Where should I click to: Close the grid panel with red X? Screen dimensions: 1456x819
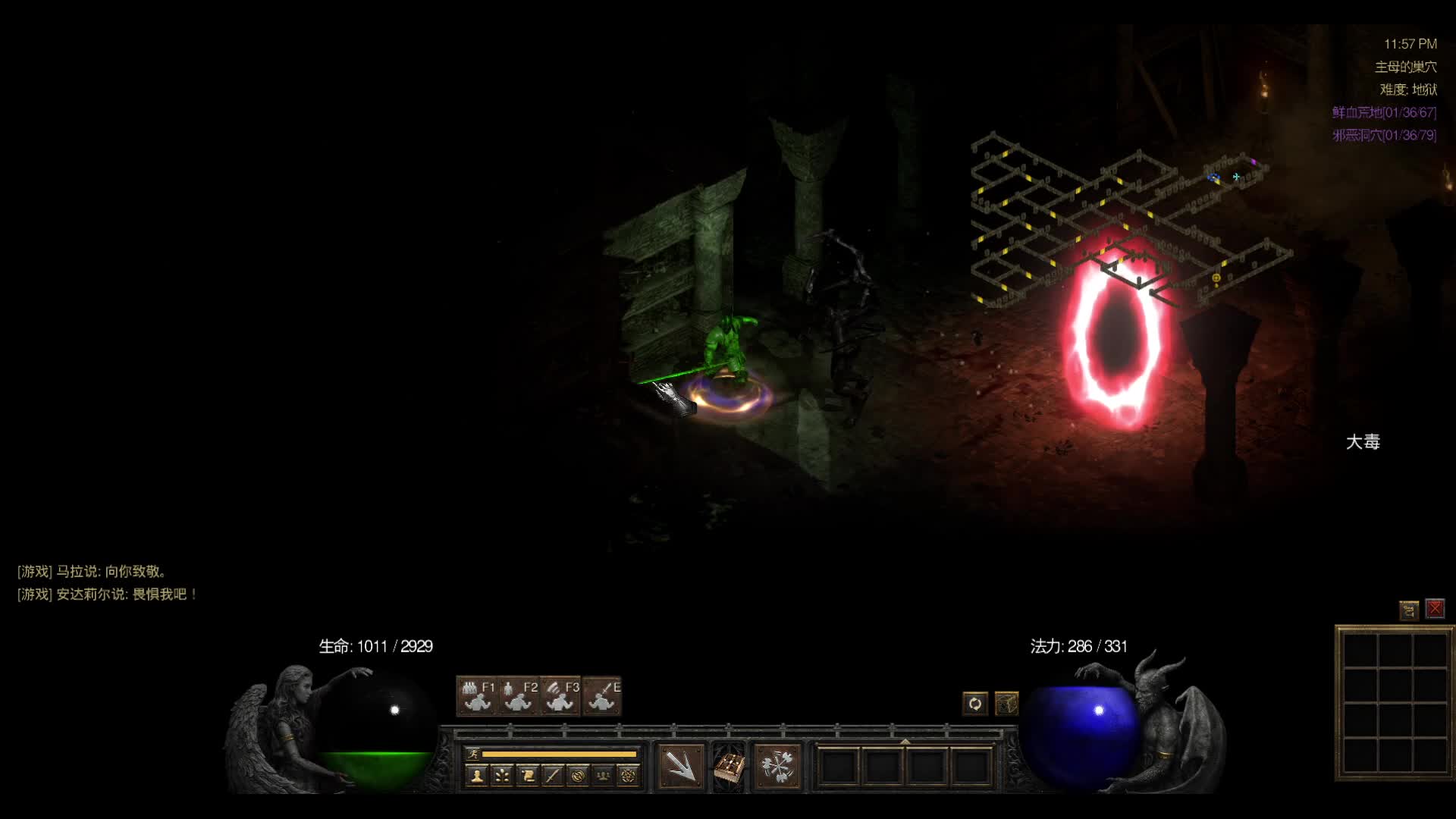[1435, 609]
